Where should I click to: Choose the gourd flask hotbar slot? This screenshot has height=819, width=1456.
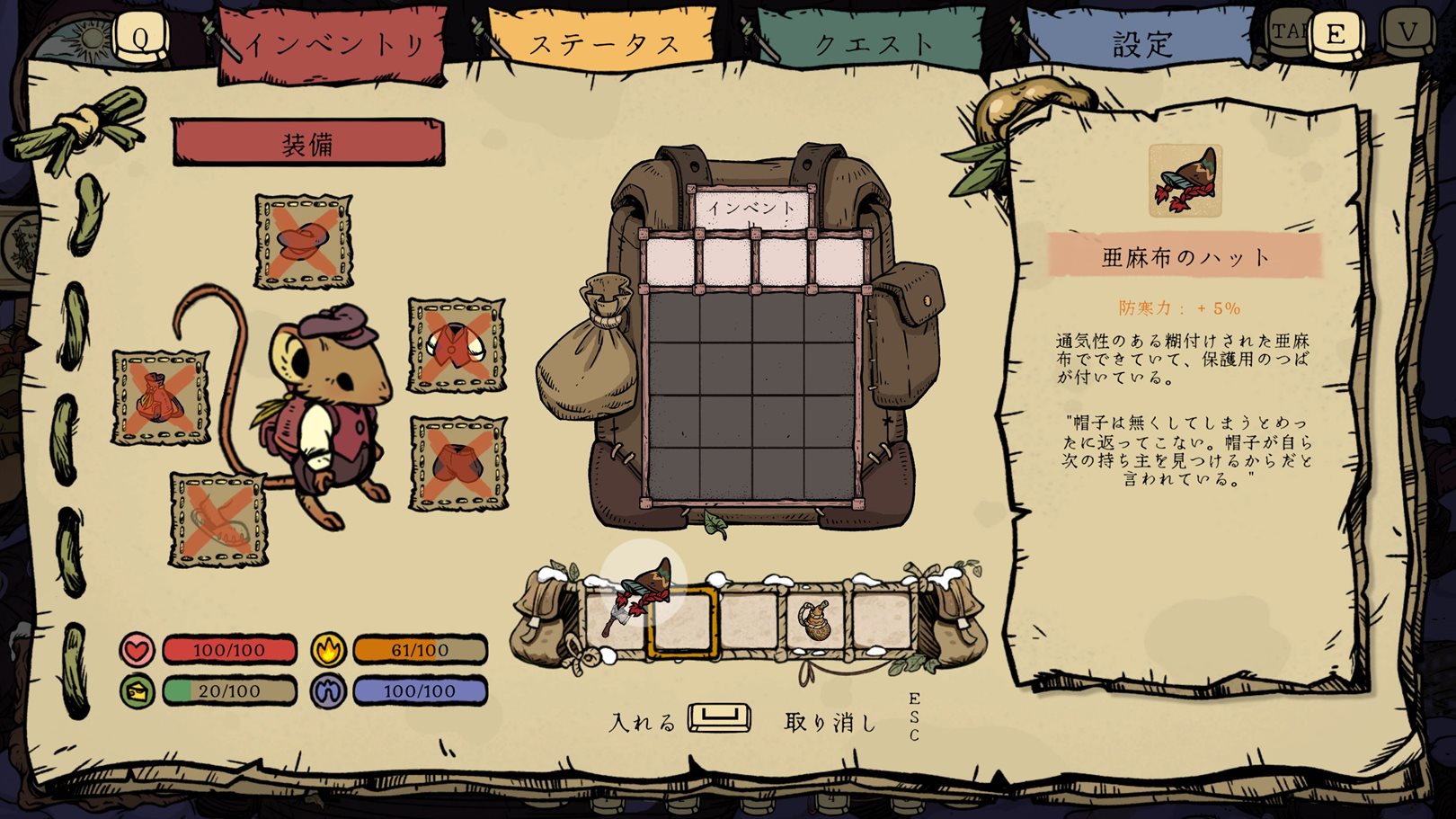[815, 619]
